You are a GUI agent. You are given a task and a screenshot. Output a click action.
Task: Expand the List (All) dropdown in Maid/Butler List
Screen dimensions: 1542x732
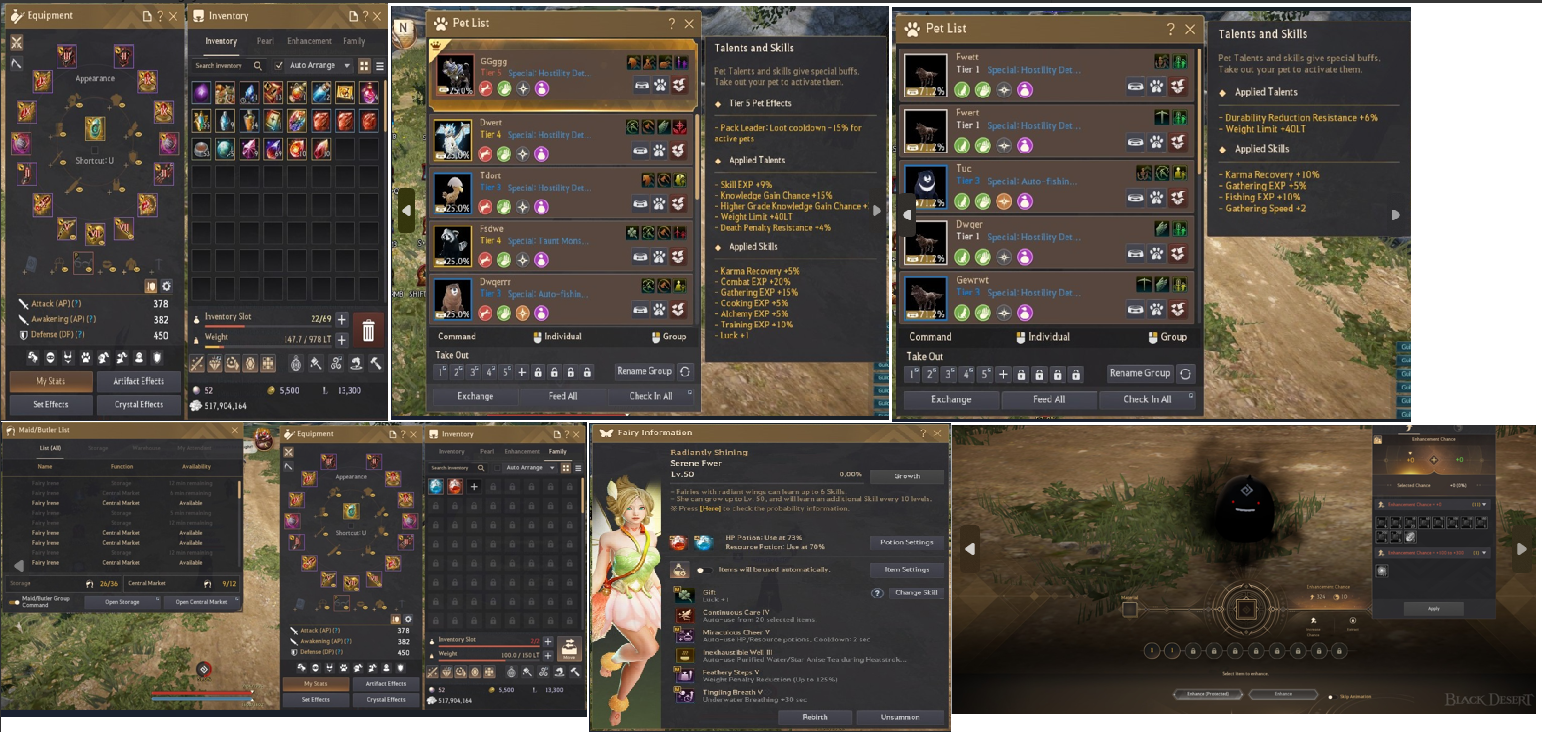coord(51,448)
